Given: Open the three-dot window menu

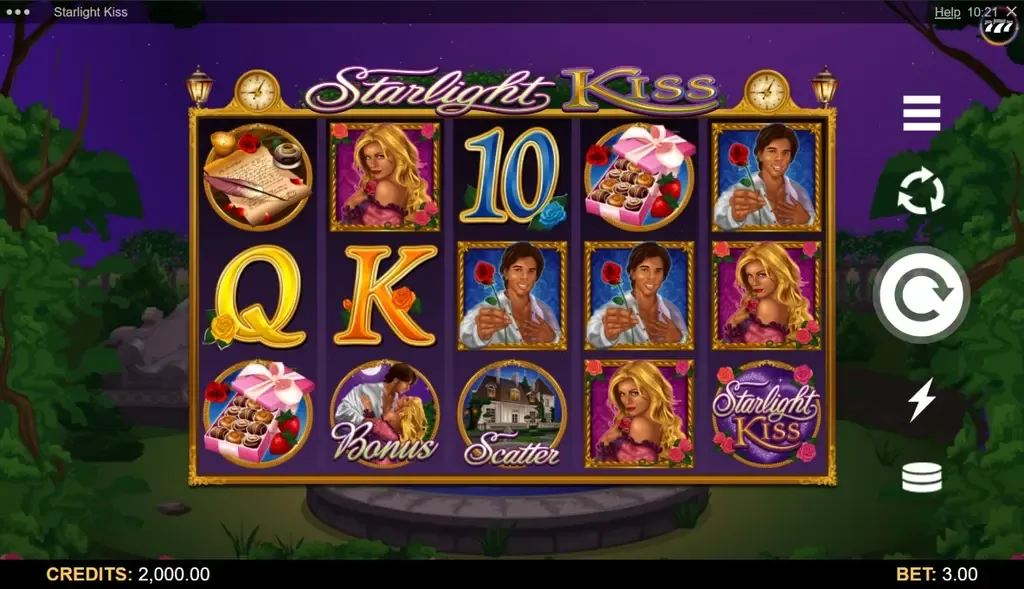Looking at the screenshot, I should point(19,12).
